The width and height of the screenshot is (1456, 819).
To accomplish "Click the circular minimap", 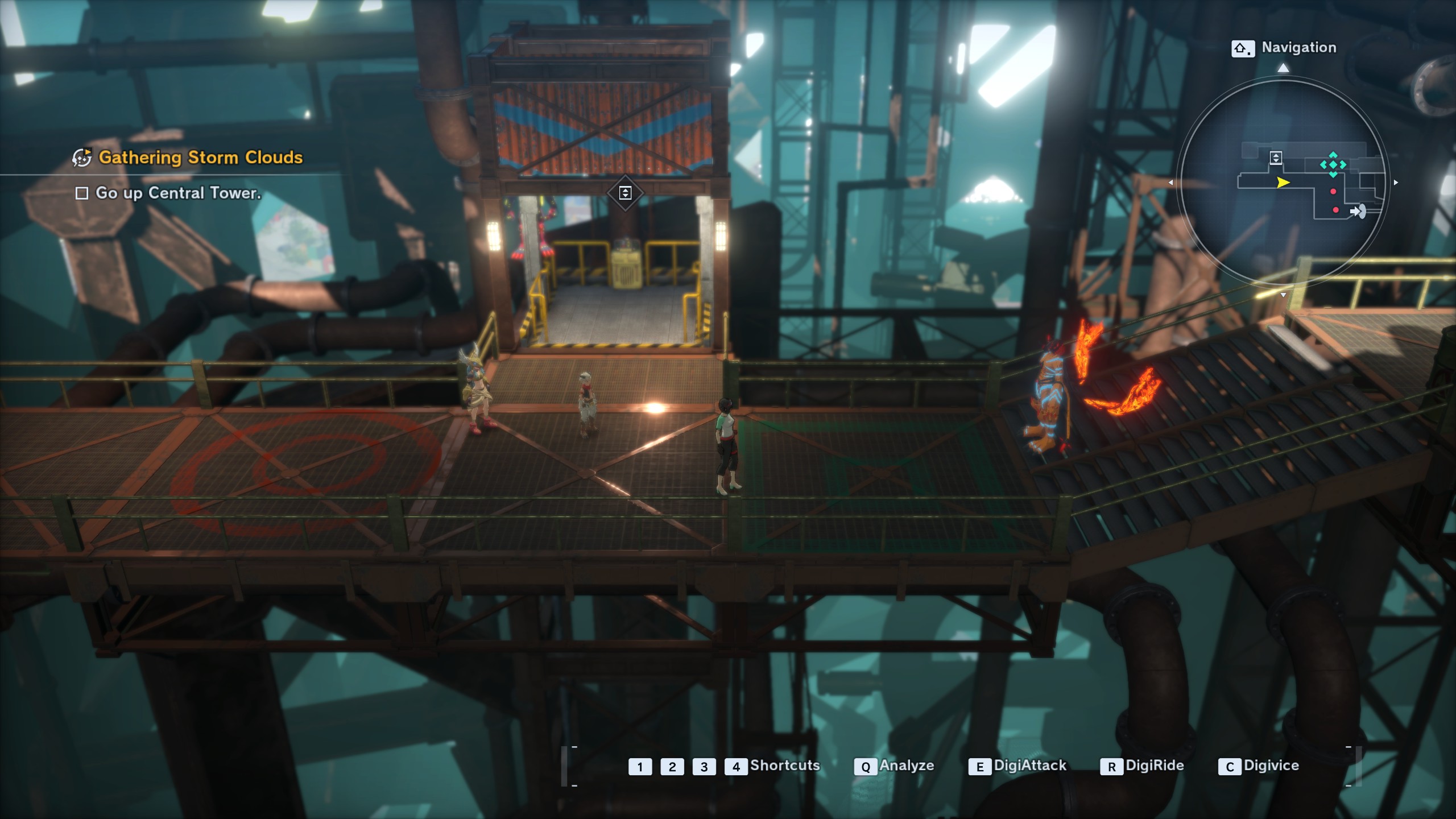I will pos(1283,182).
